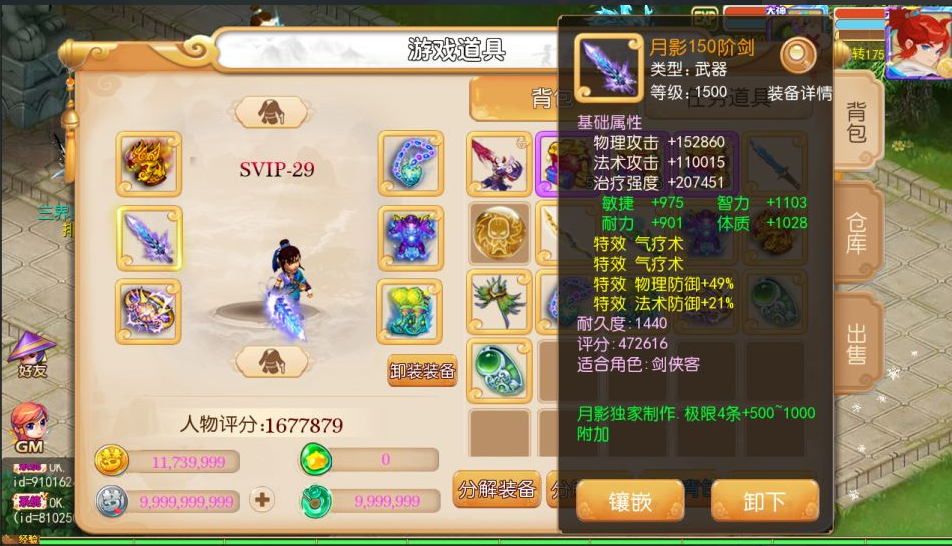
Task: Open equipment details via the magnifier icon
Action: (798, 56)
